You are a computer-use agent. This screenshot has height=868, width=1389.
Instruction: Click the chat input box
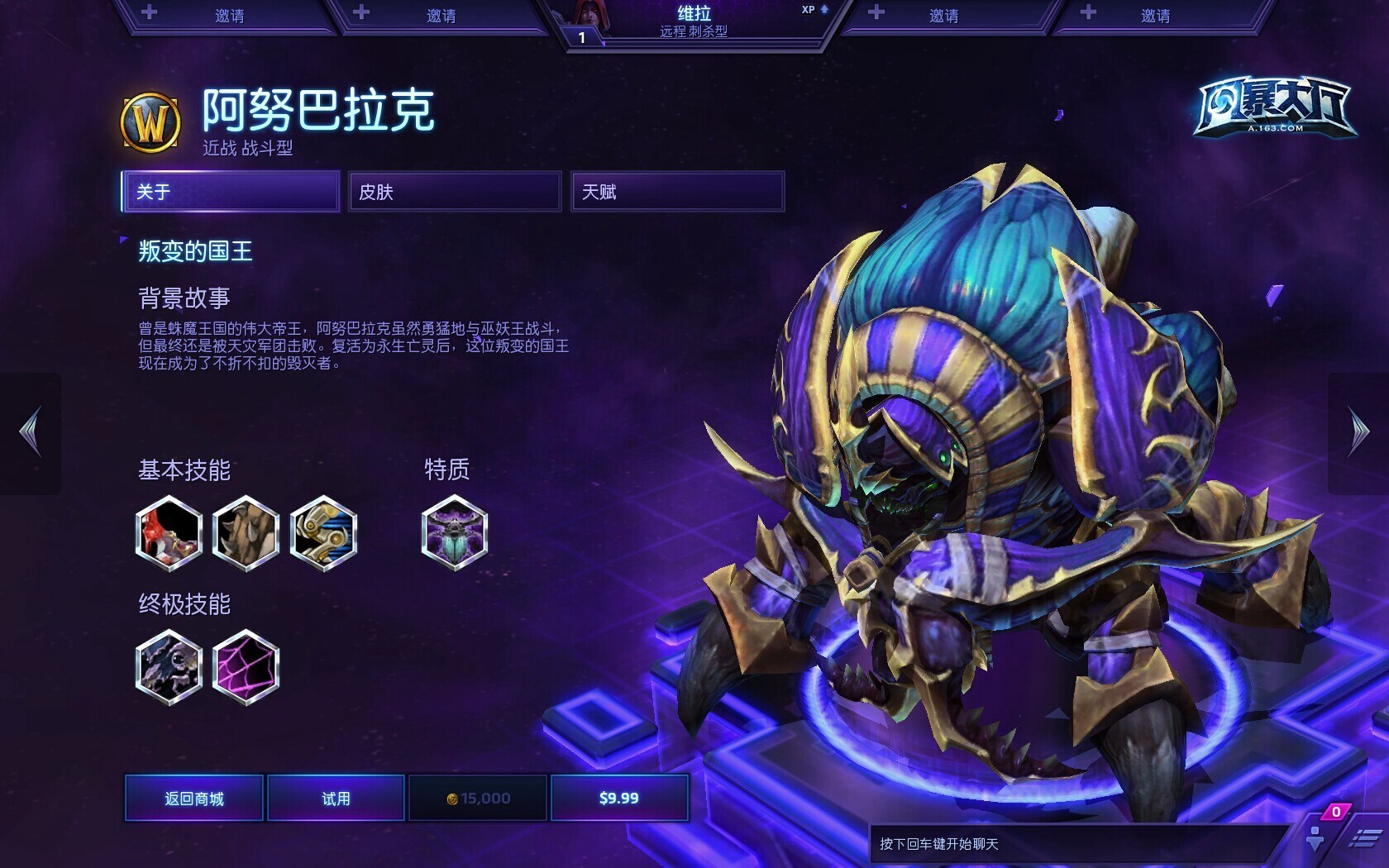(1075, 844)
